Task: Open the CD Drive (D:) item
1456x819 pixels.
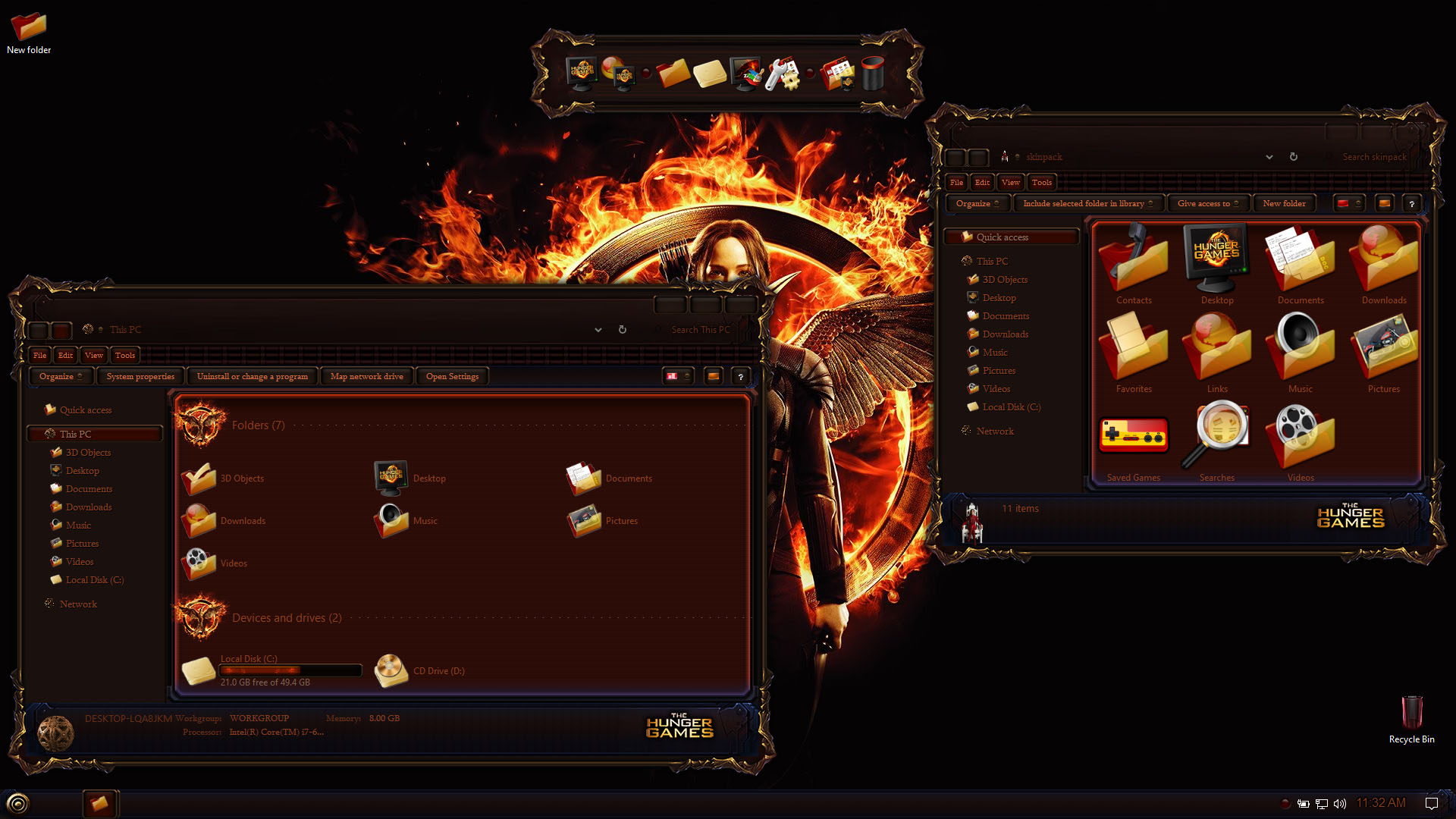Action: click(391, 670)
